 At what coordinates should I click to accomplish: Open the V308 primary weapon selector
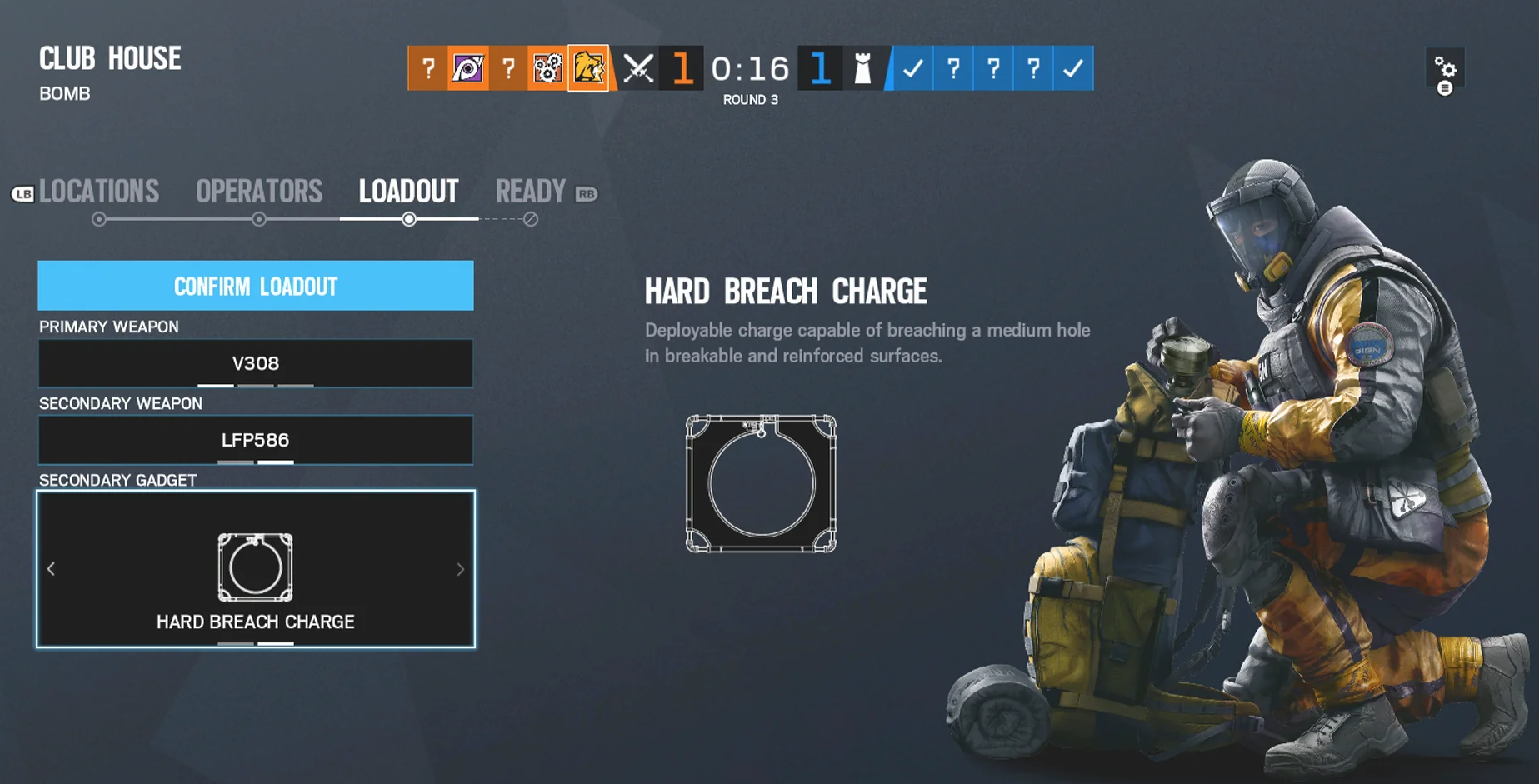(255, 363)
